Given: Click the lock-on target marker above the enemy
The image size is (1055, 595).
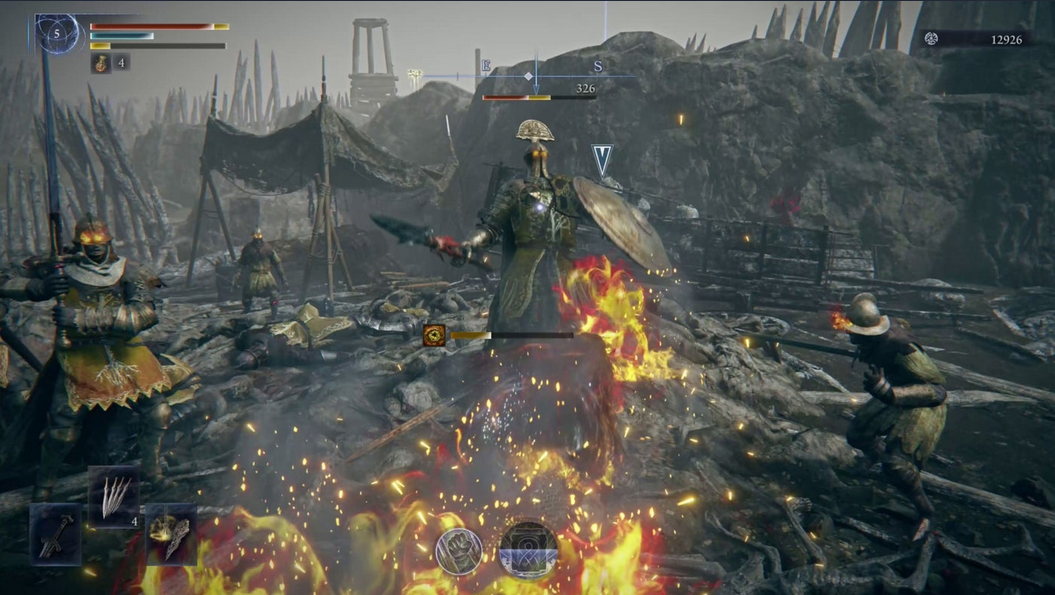Looking at the screenshot, I should 601,160.
